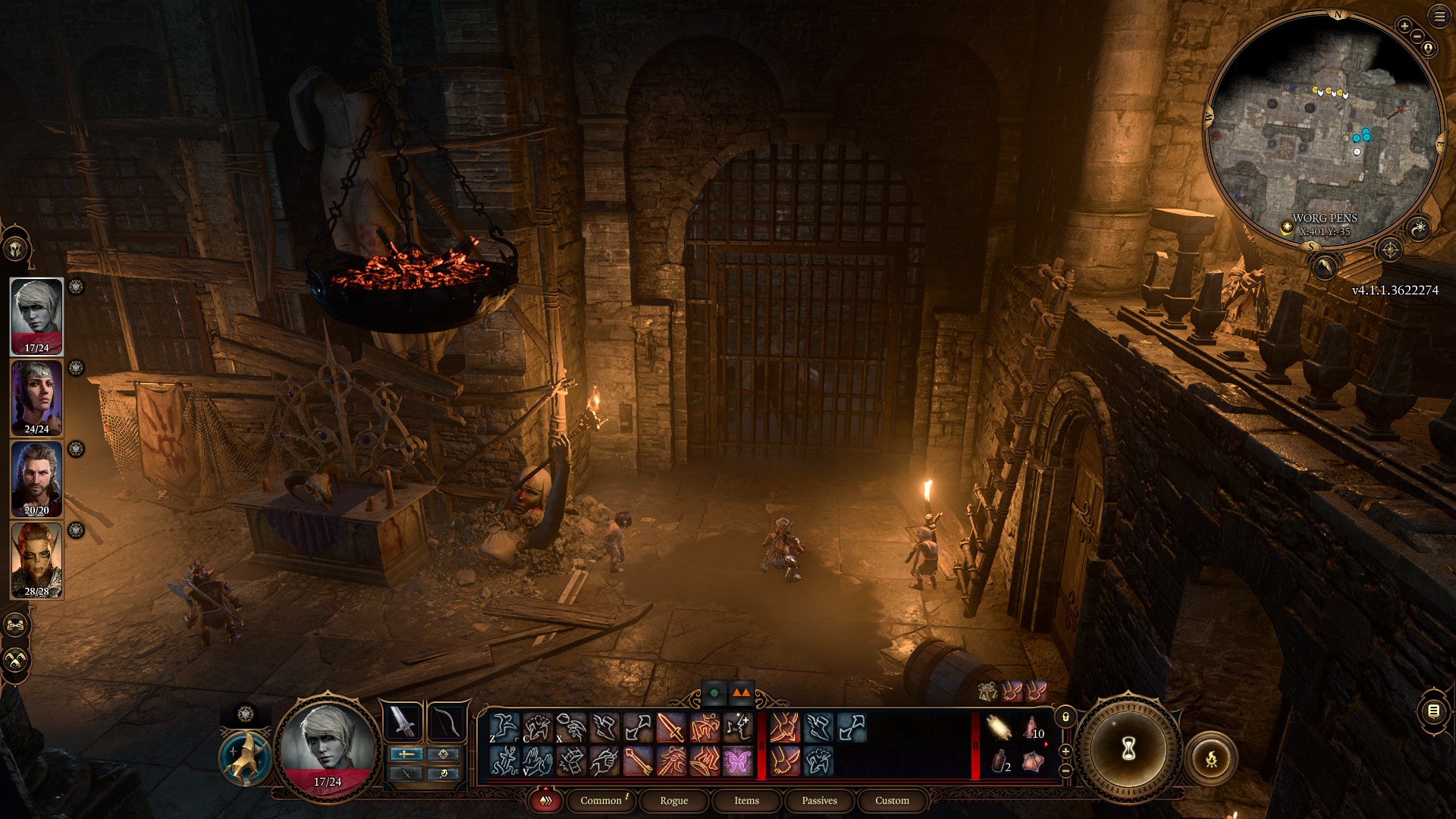Image resolution: width=1456 pixels, height=819 pixels.
Task: Open the game menu hamburger icon
Action: pyautogui.click(x=1439, y=15)
